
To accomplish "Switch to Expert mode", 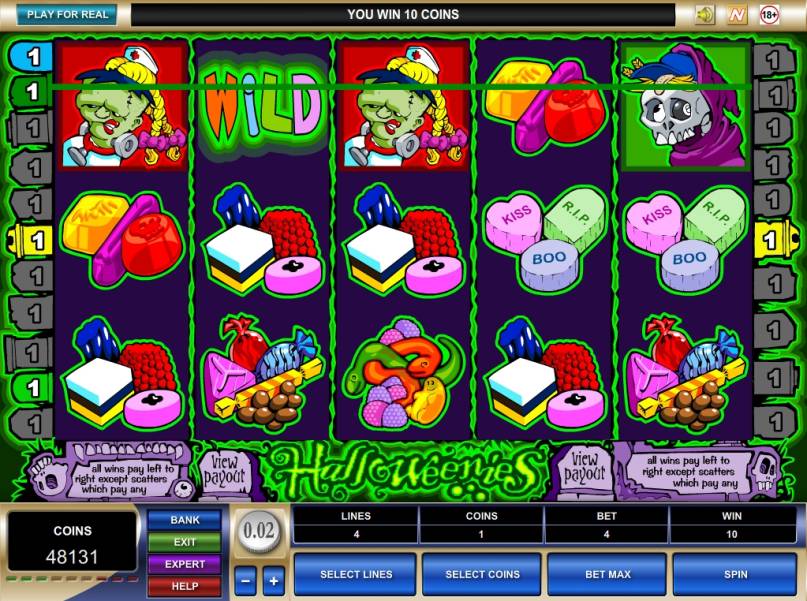I will pos(184,564).
